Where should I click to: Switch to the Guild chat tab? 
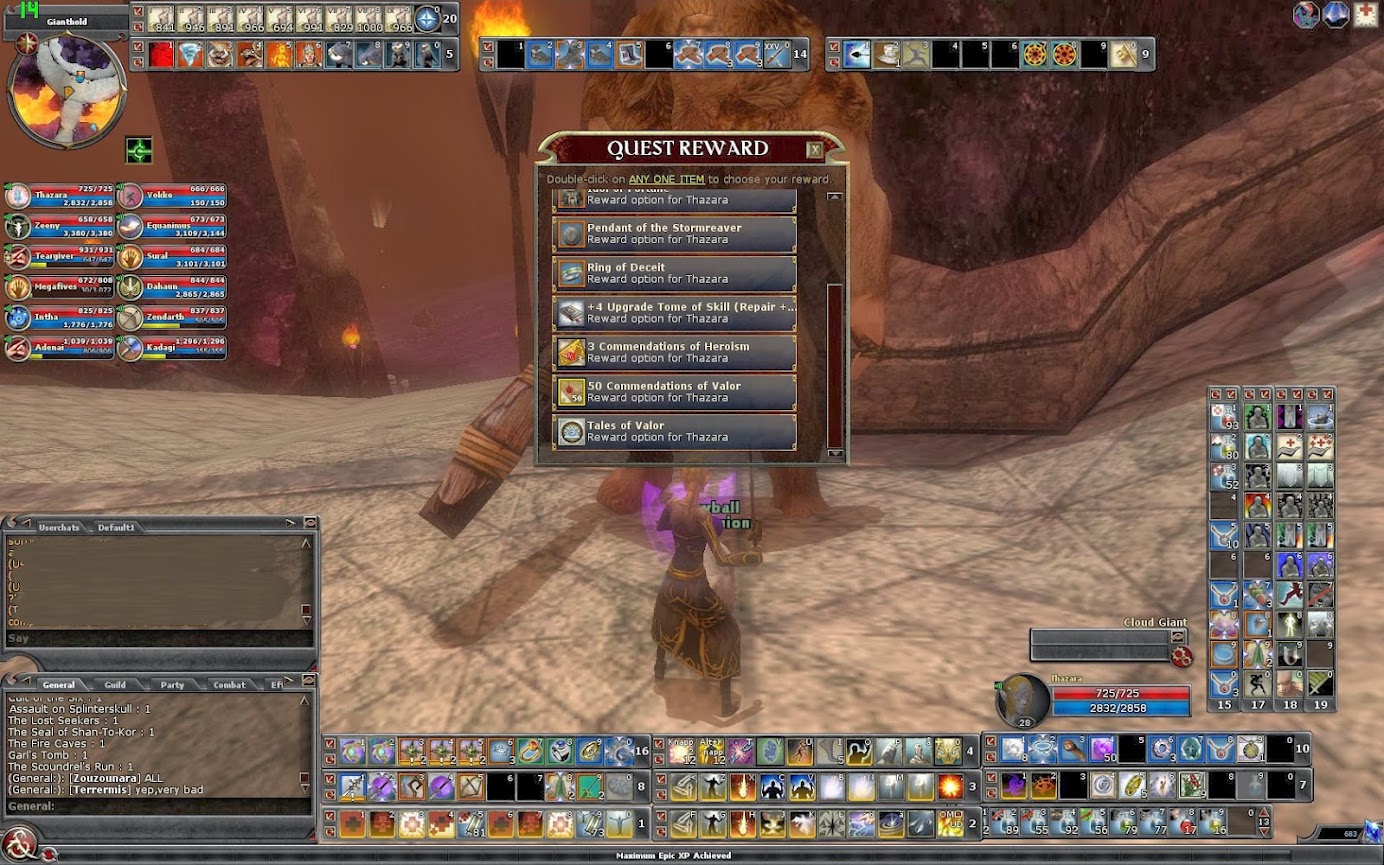click(115, 685)
